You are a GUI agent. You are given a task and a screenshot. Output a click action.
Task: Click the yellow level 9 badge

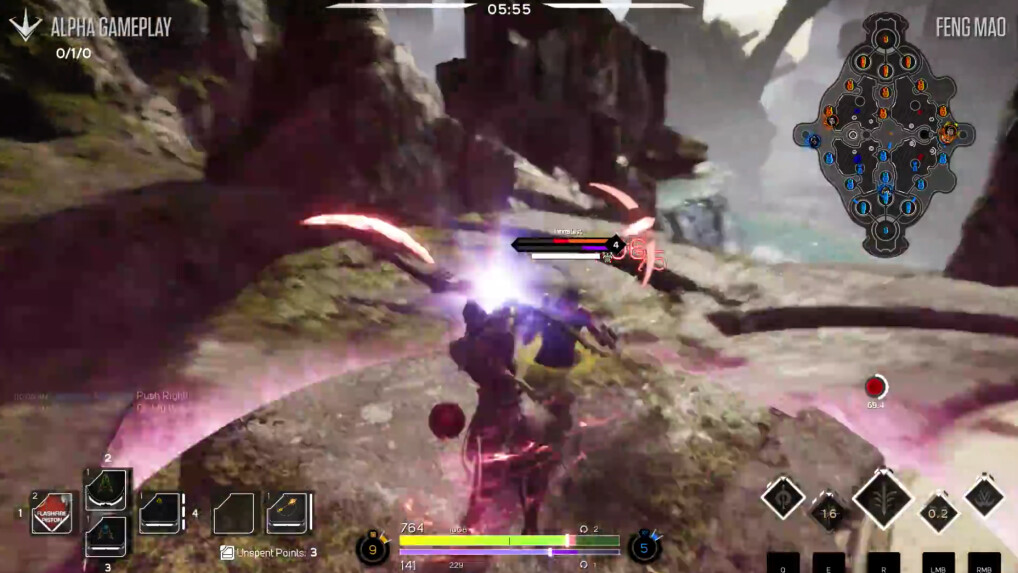(x=373, y=548)
